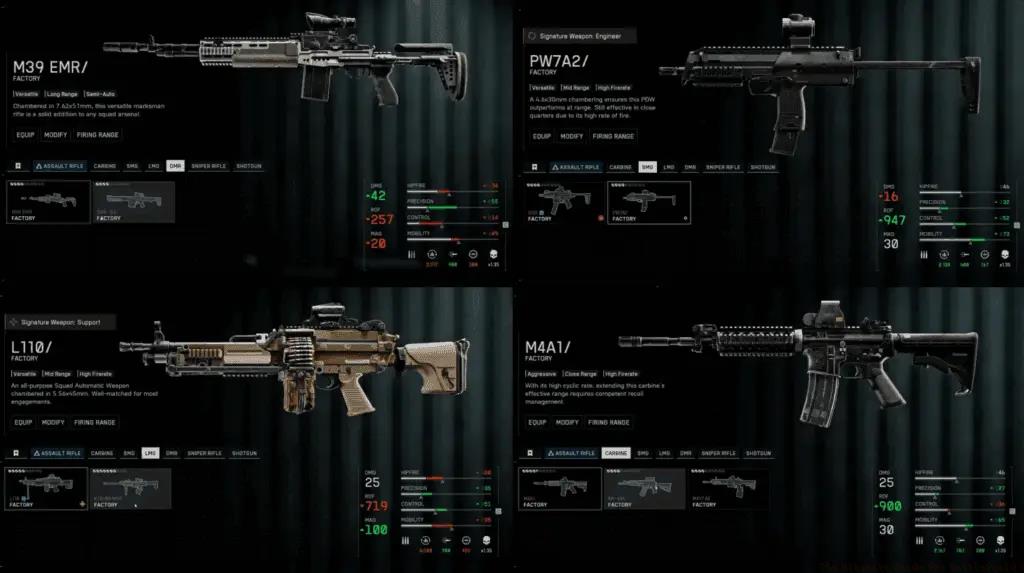The width and height of the screenshot is (1024, 573).
Task: Open the DMR tab in the M4A1 panel
Action: click(x=686, y=453)
